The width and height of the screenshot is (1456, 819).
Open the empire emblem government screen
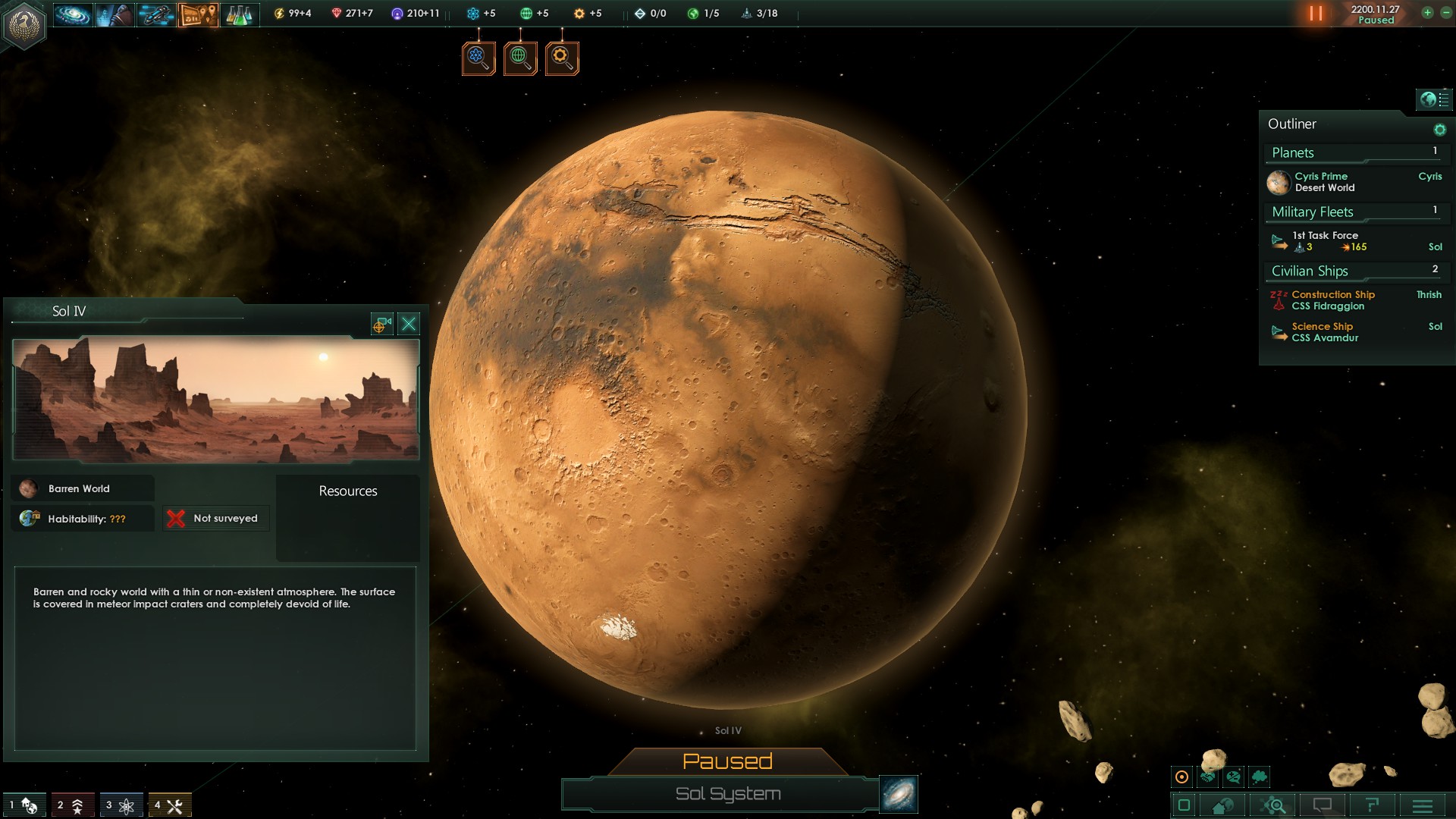[x=25, y=24]
